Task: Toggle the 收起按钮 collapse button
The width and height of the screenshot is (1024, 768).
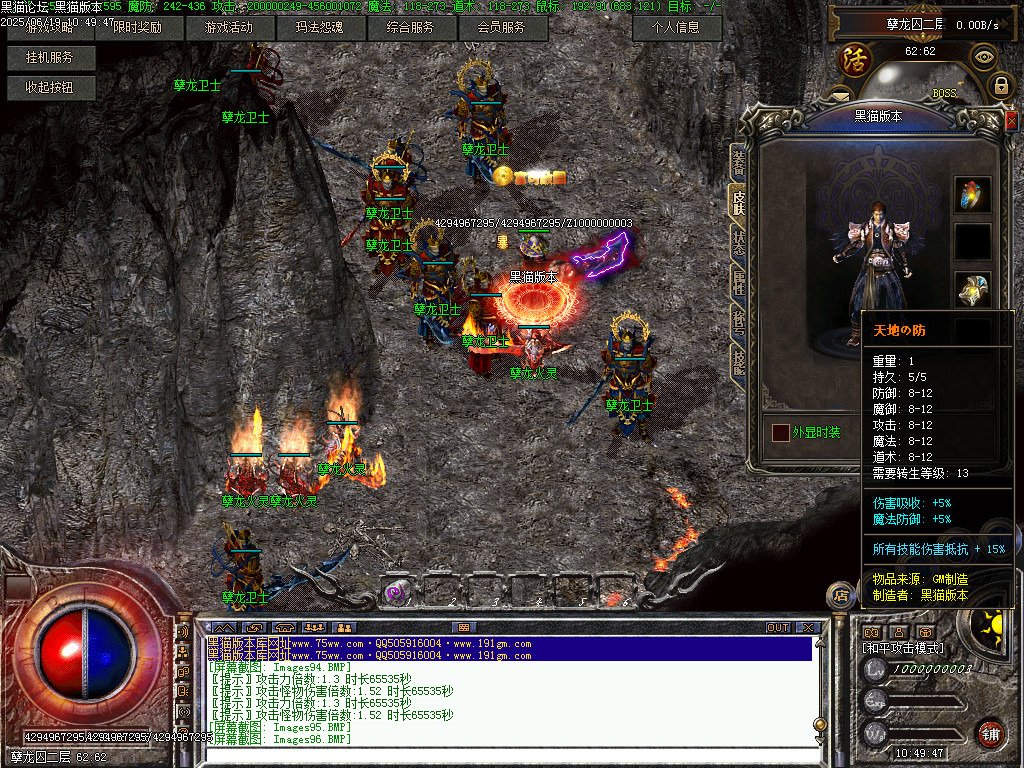Action: pyautogui.click(x=50, y=88)
